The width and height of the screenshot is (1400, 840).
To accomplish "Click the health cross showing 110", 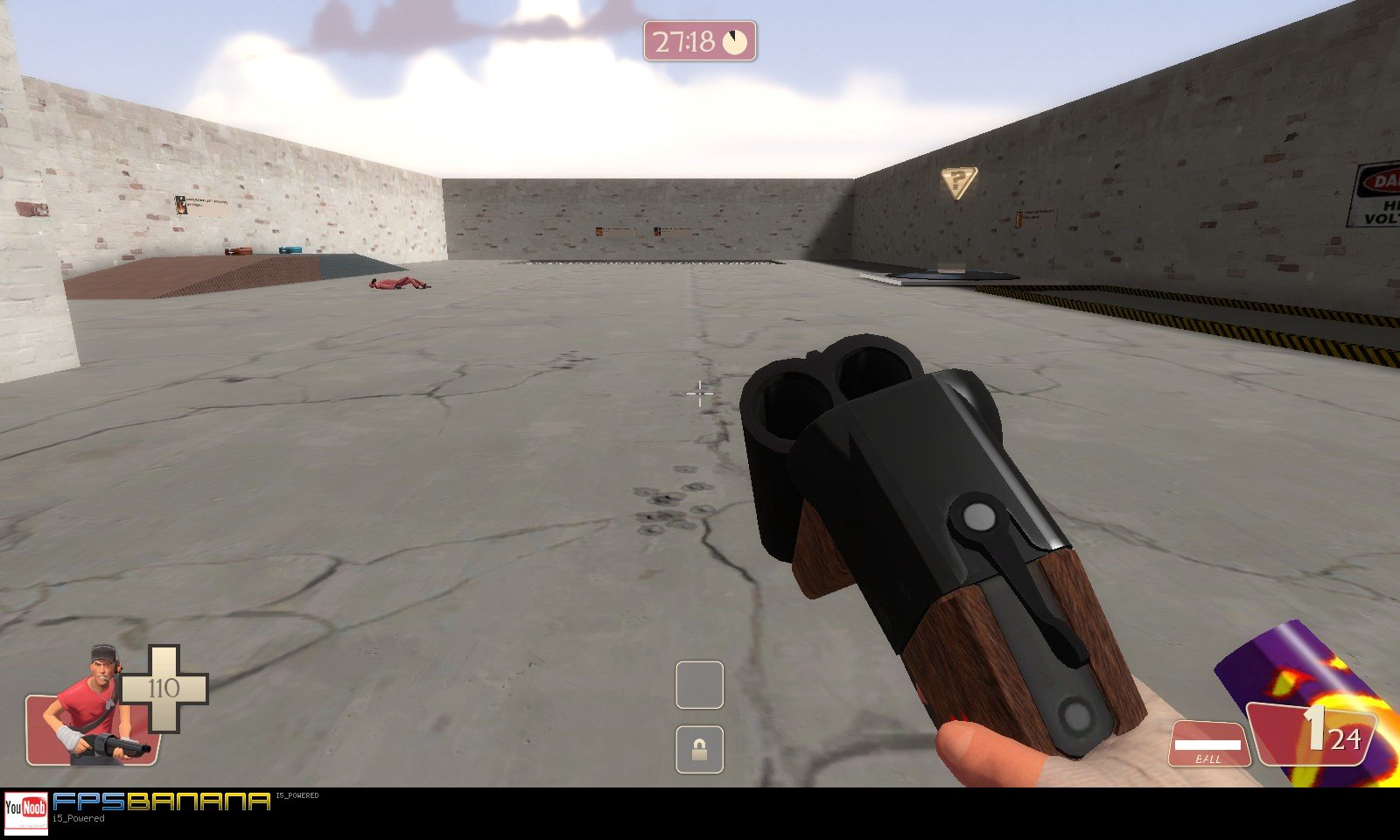I will [166, 689].
